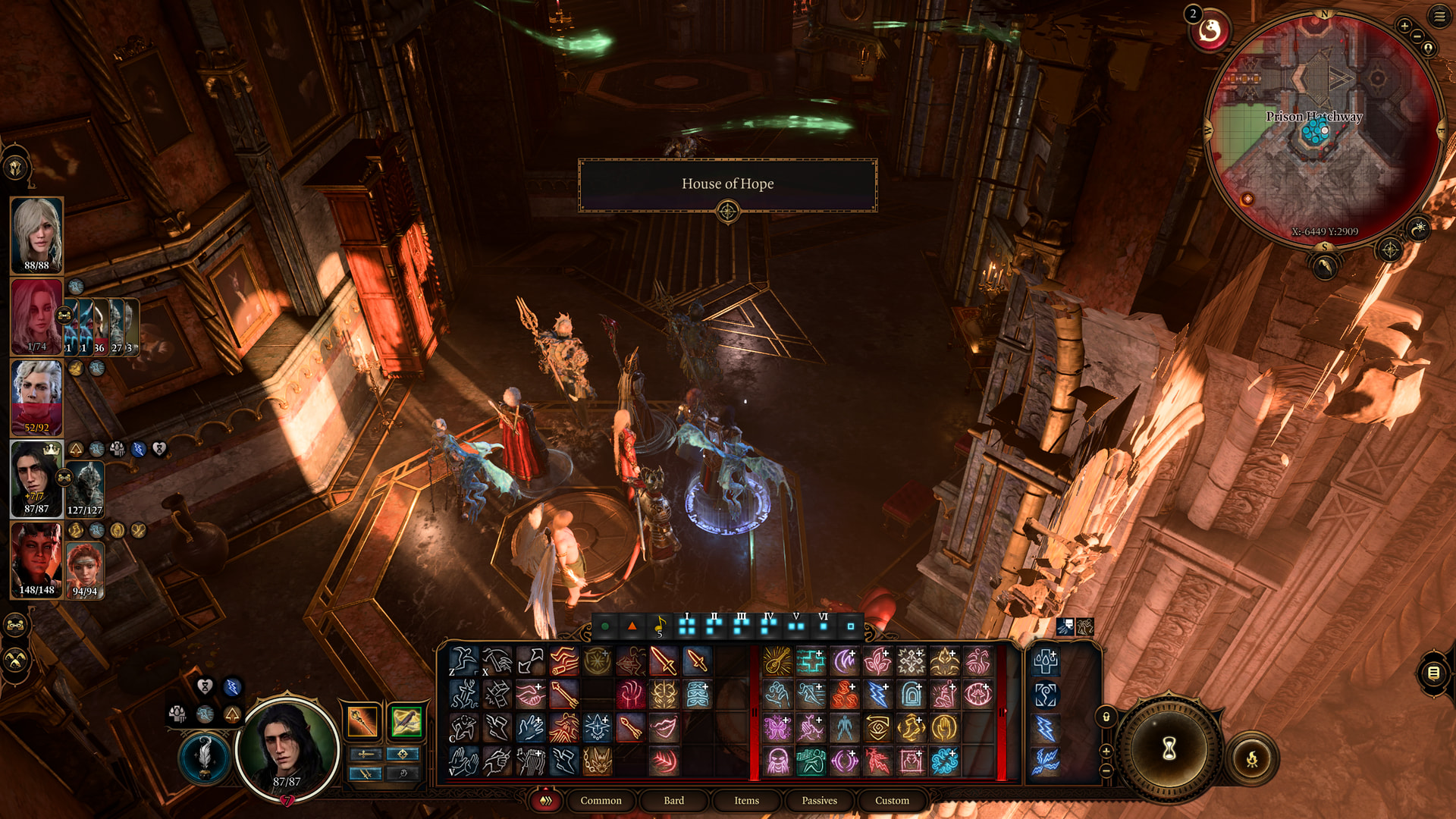
Task: Click the minimap zoom-in plus button
Action: pos(1404,26)
